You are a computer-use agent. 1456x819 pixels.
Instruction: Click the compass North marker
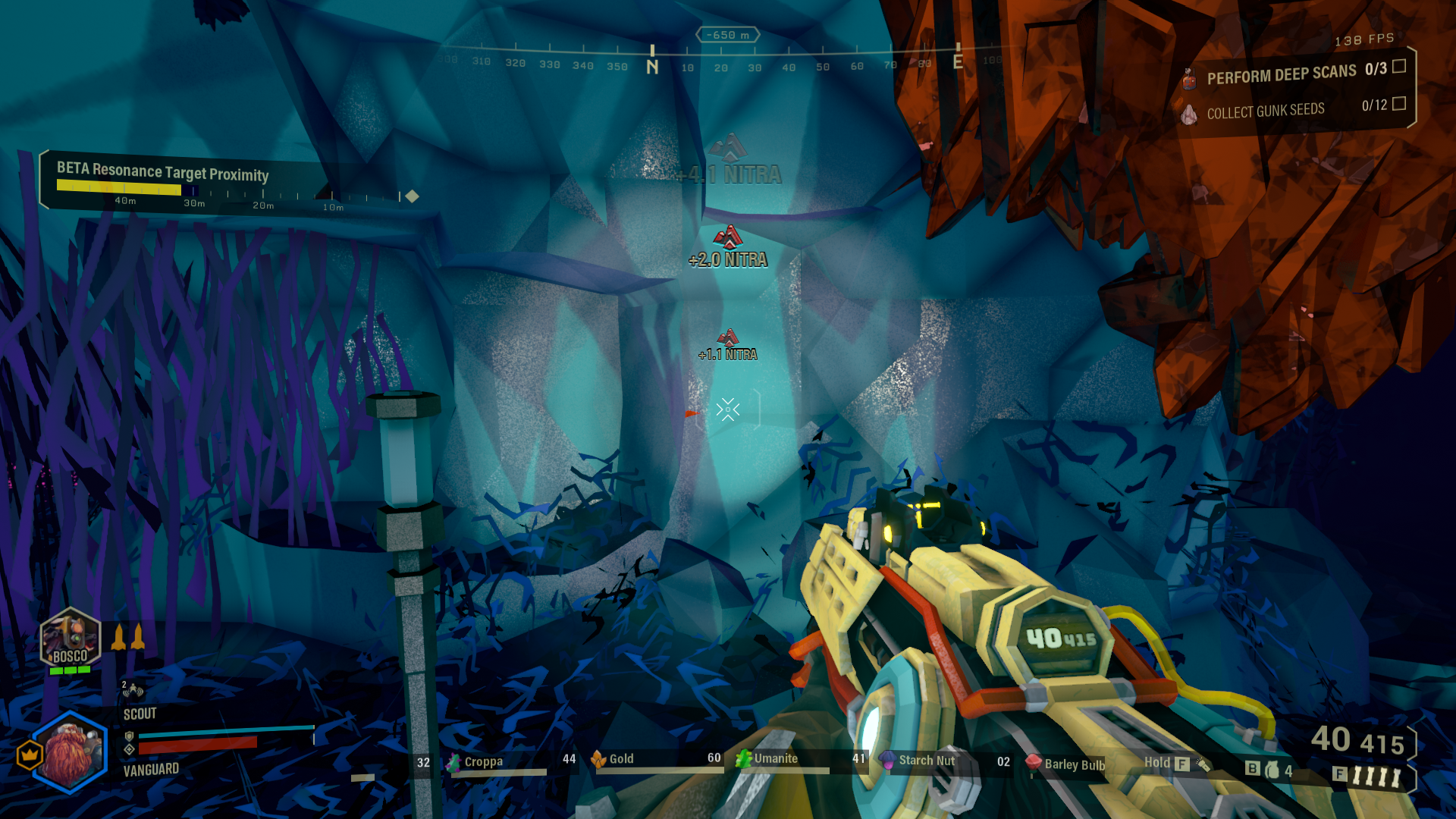point(652,65)
